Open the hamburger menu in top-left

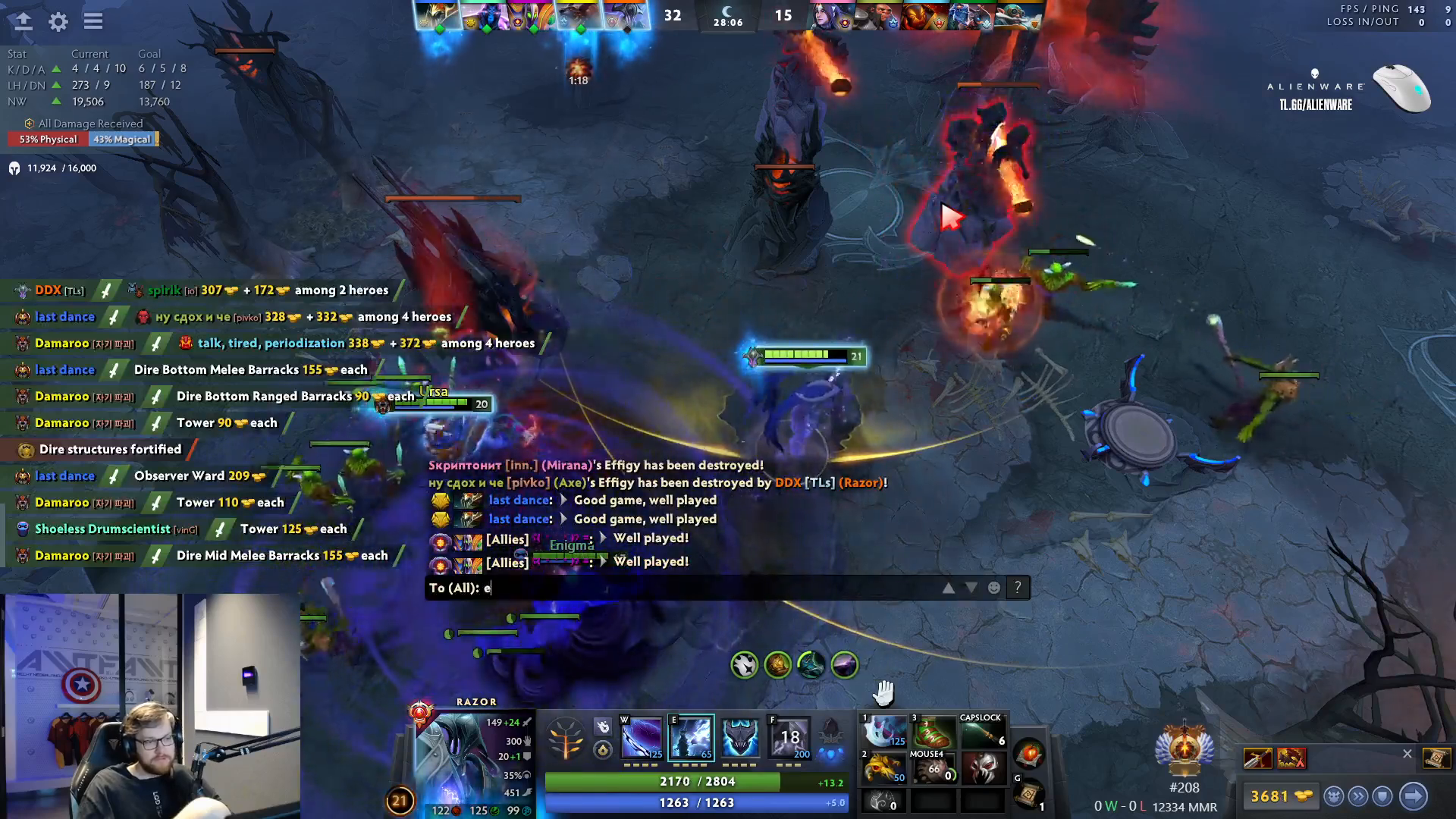[93, 22]
